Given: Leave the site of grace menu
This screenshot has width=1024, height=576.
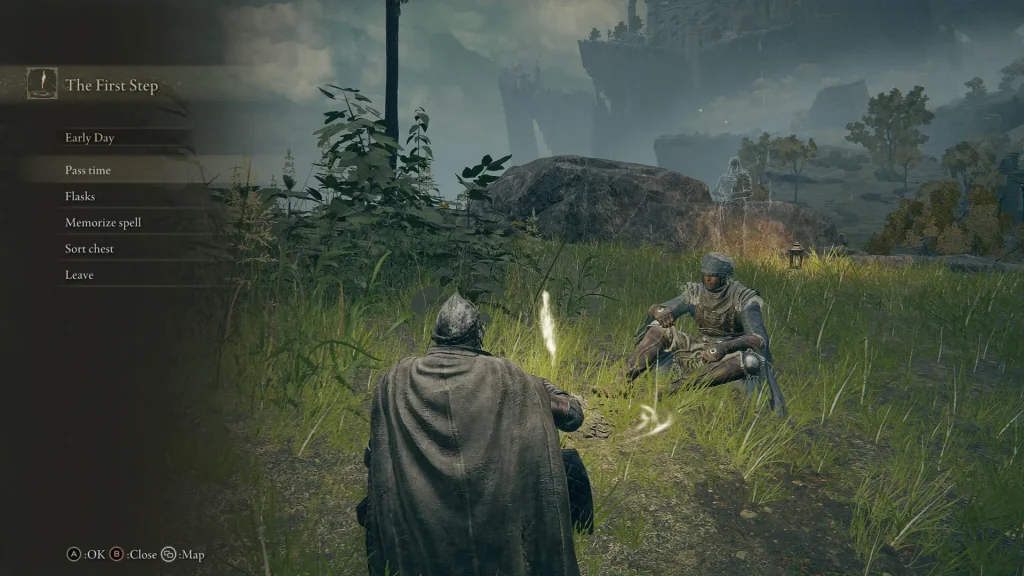Looking at the screenshot, I should coord(79,274).
